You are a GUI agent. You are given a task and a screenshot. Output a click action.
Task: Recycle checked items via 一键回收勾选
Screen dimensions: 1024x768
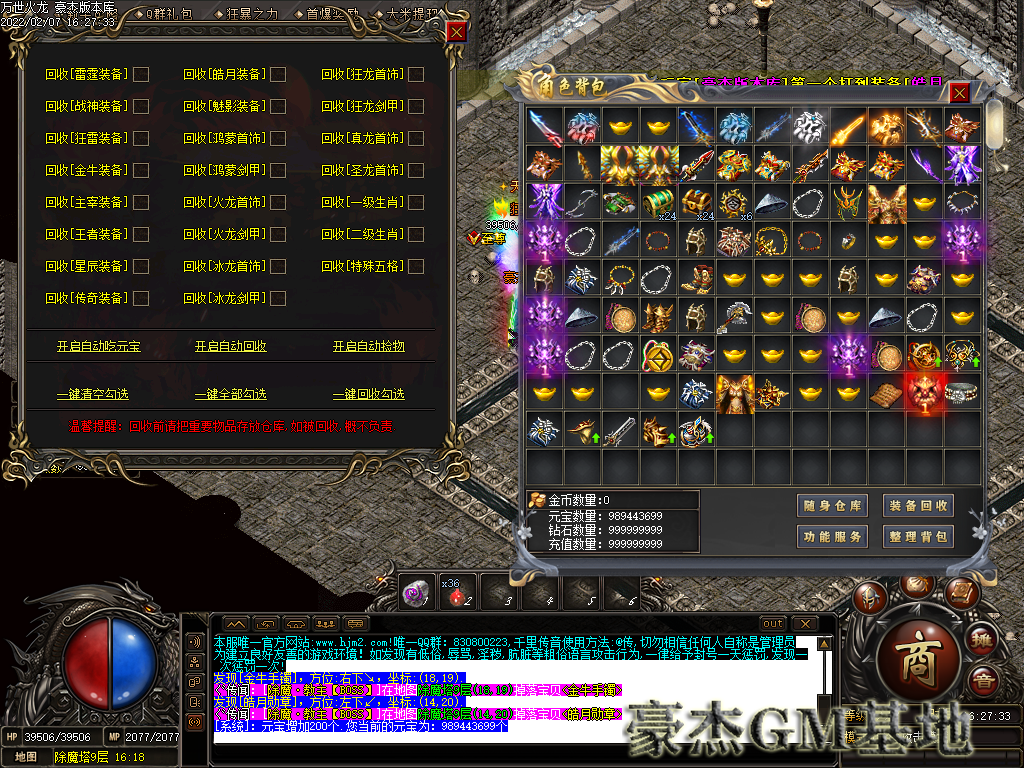(x=369, y=394)
